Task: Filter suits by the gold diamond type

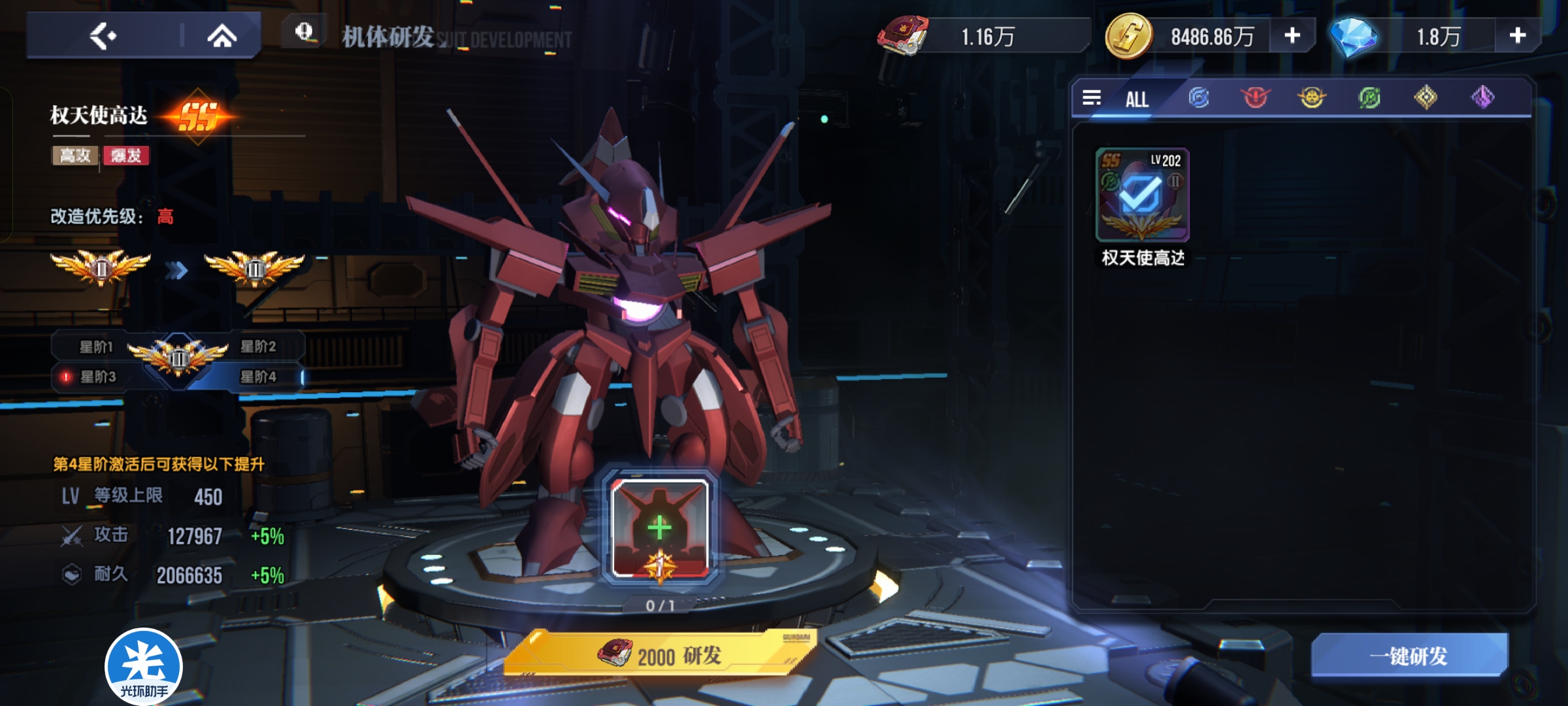Action: [1426, 98]
